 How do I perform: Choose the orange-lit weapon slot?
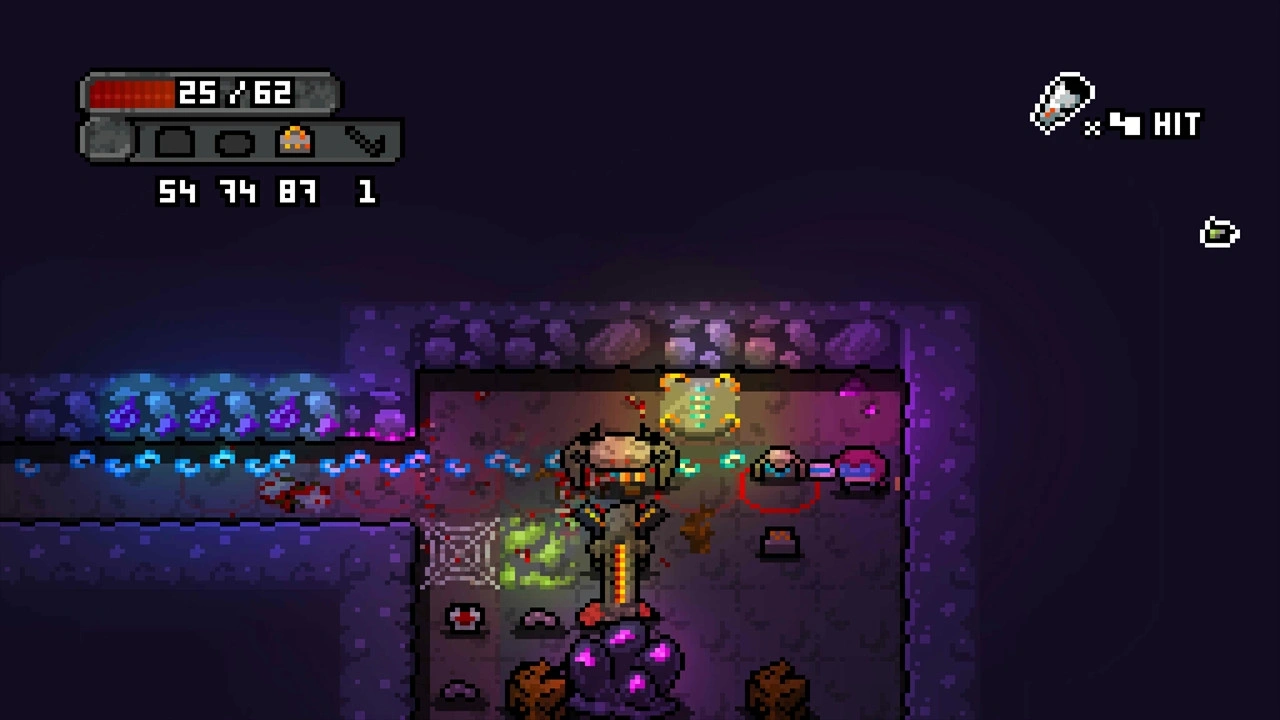pos(296,141)
